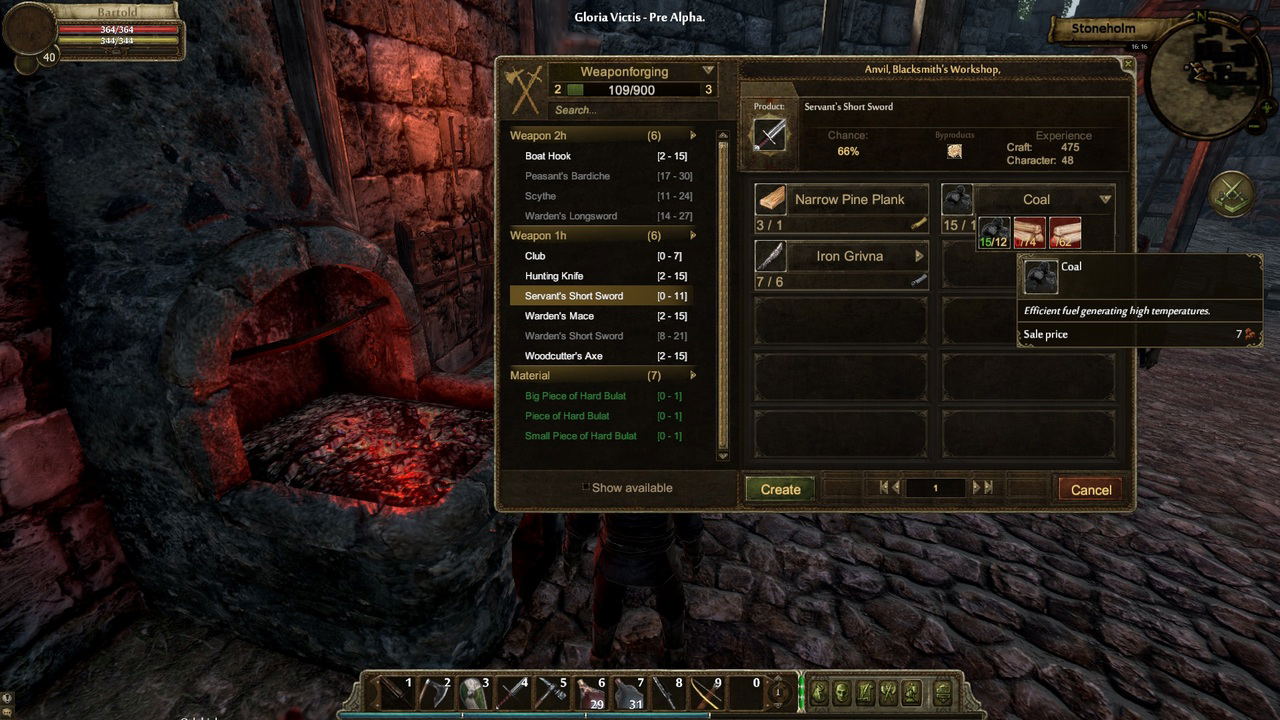Close the Anvil workshop window
This screenshot has width=1280, height=720.
[x=1128, y=64]
